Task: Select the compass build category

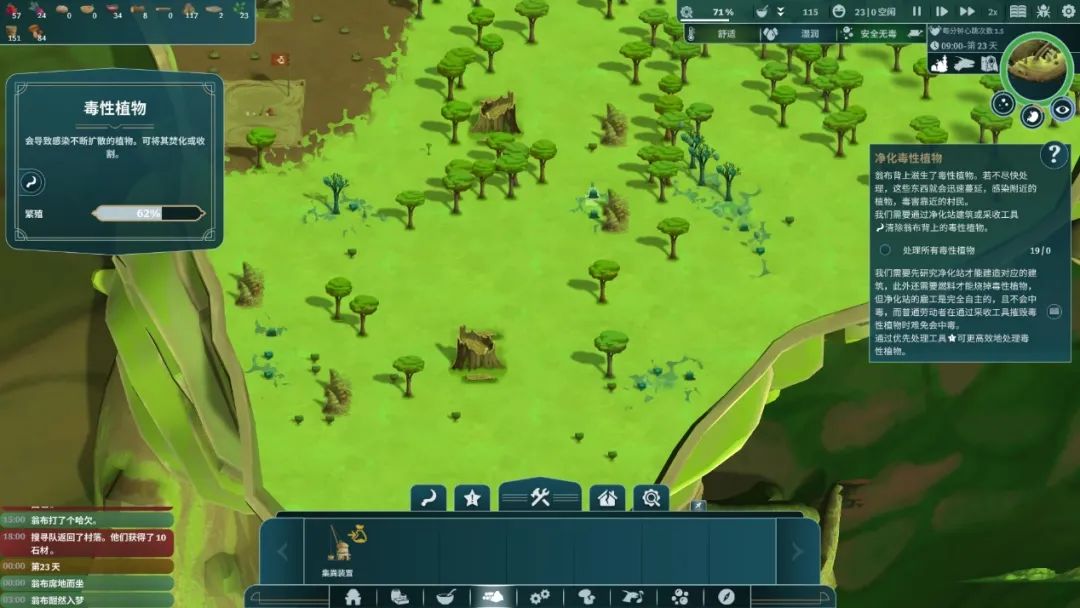Action: point(726,597)
